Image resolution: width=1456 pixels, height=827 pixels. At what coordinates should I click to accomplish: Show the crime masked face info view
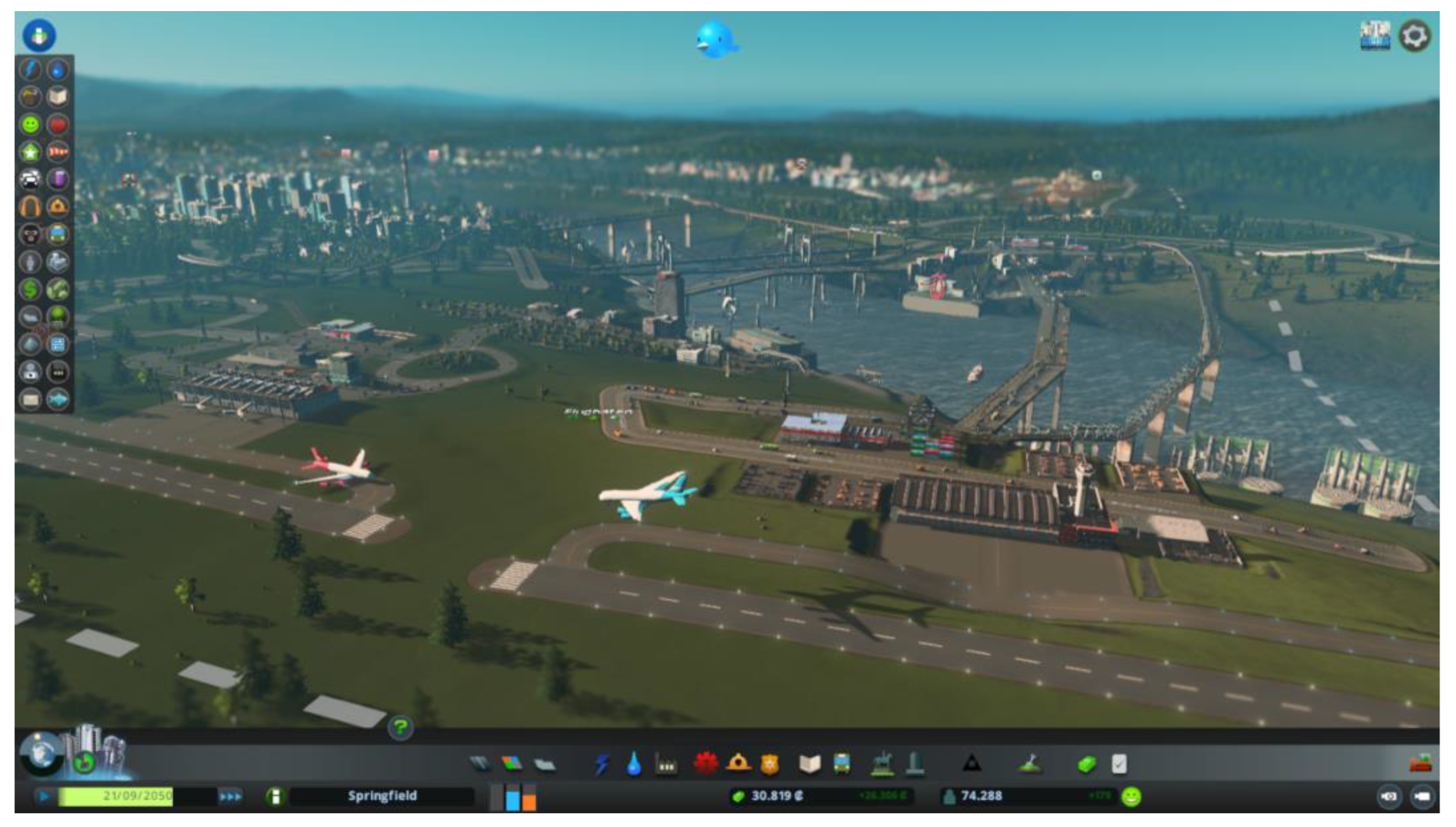(x=30, y=234)
